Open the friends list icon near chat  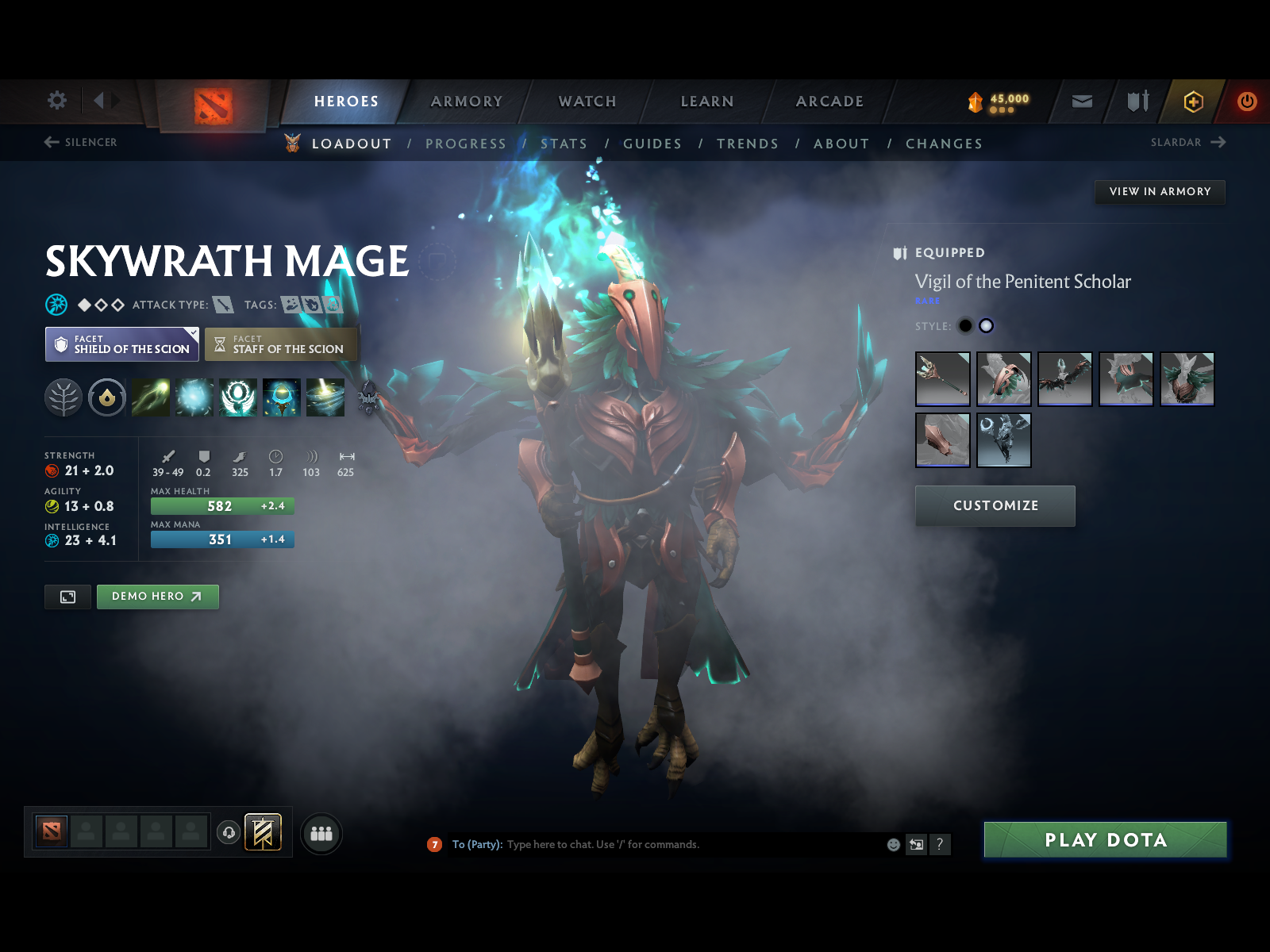pos(321,834)
